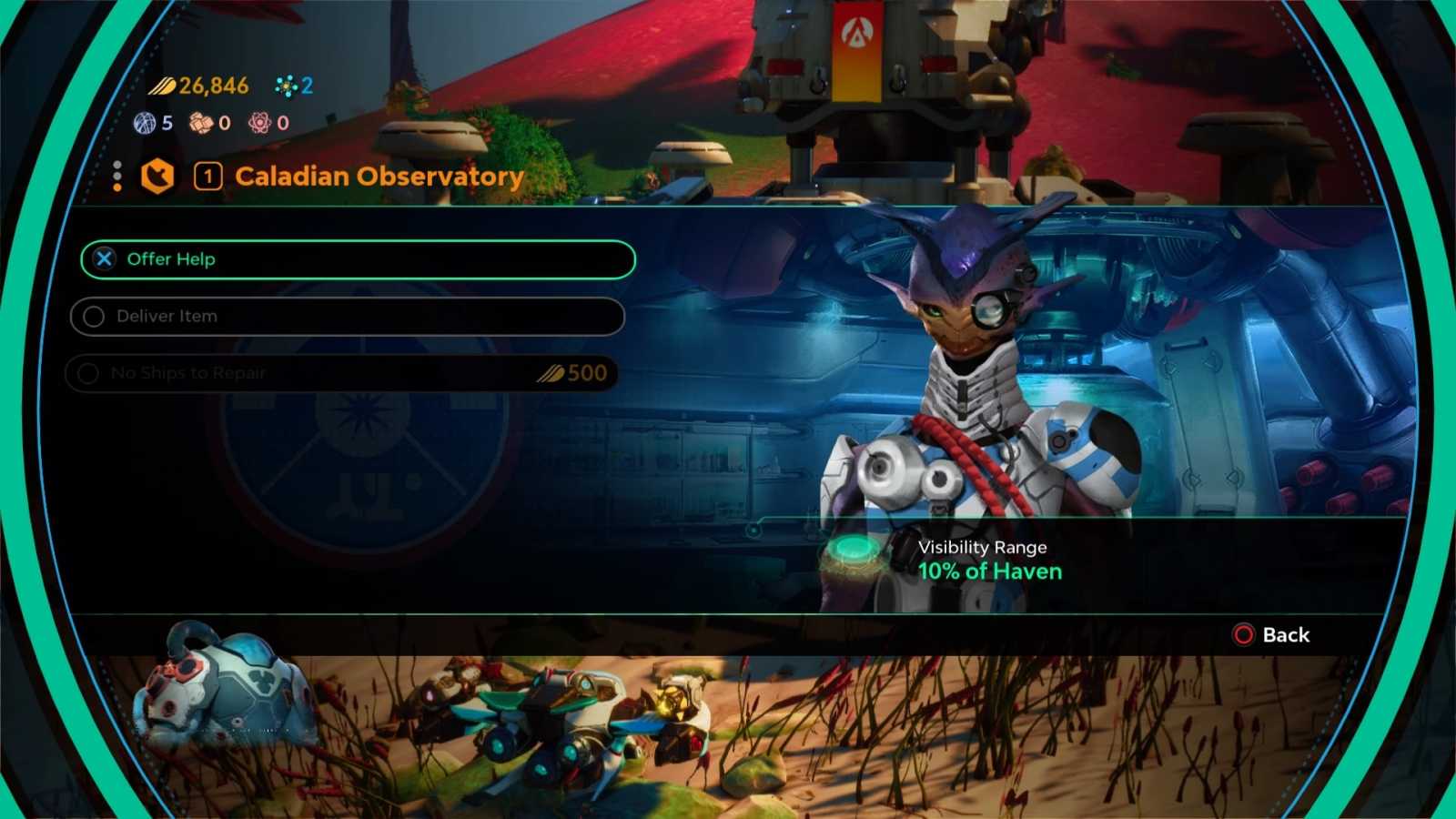Screen dimensions: 1456x819
Task: Select the Deliver Item radio circle
Action: click(x=94, y=316)
